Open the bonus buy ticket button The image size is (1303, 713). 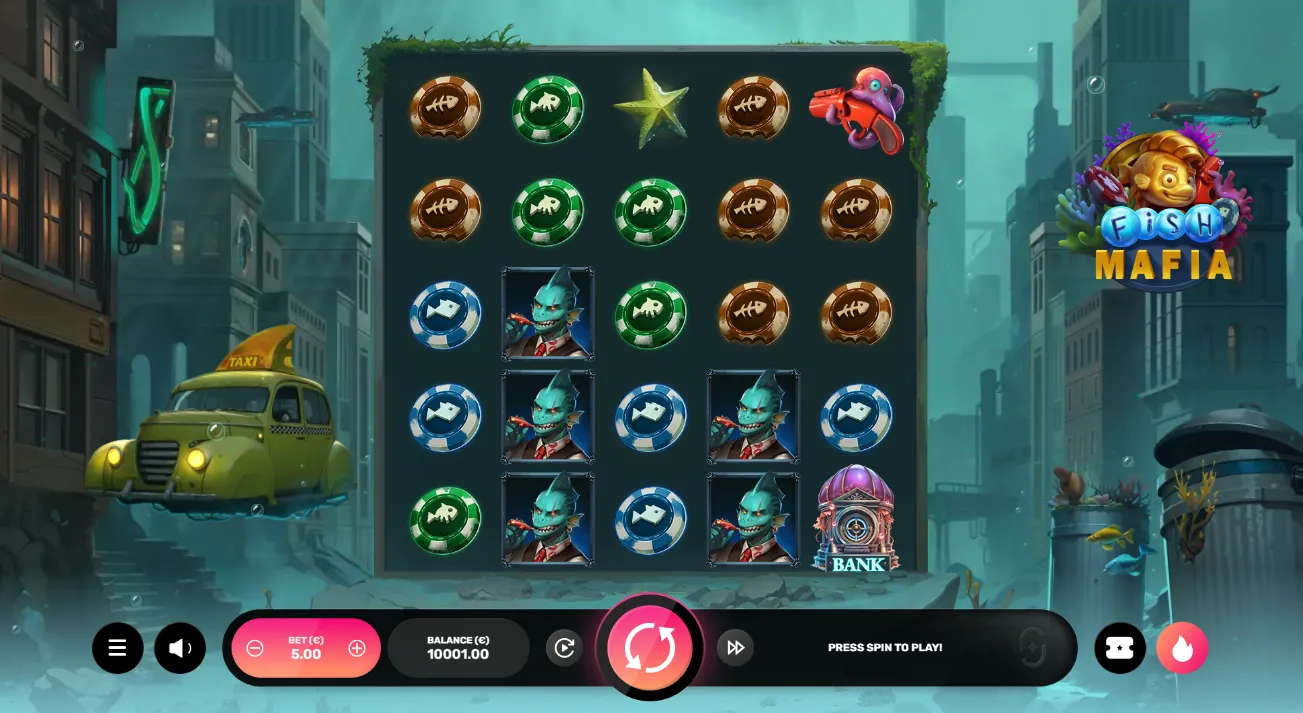coord(1120,648)
